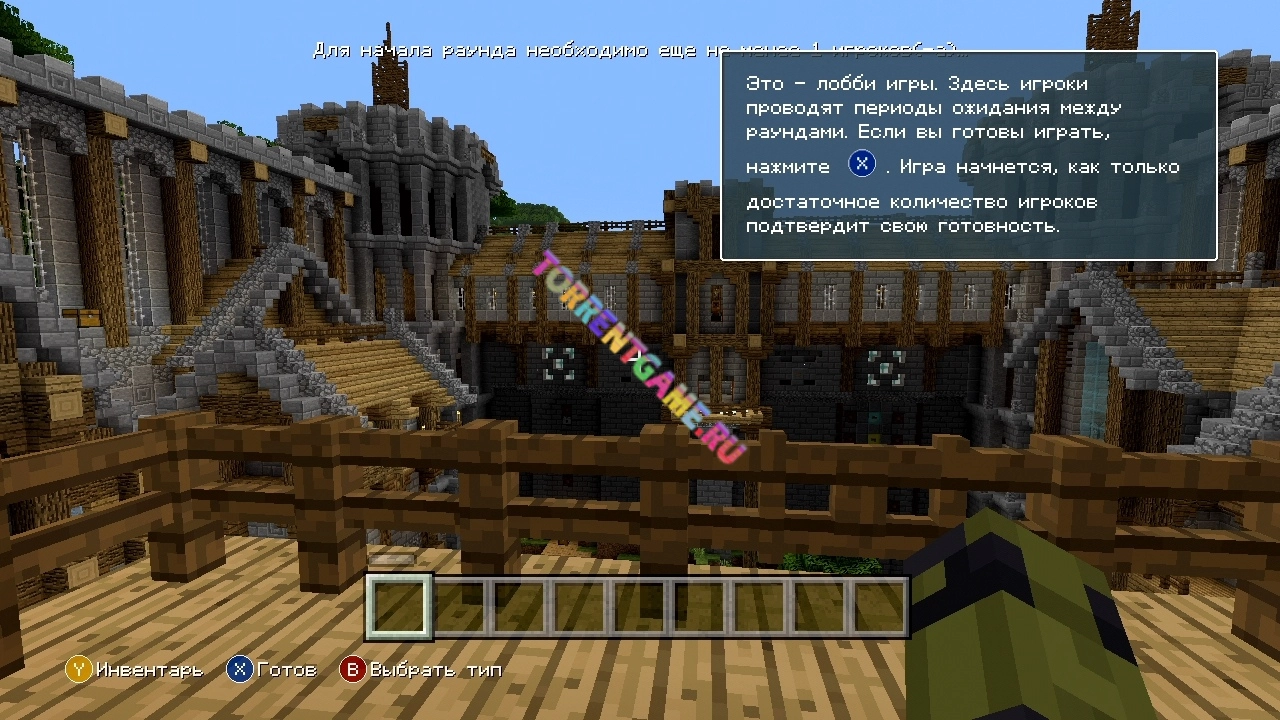Select the highlighted first hotbar slot
Image resolution: width=1280 pixels, height=720 pixels.
point(400,606)
